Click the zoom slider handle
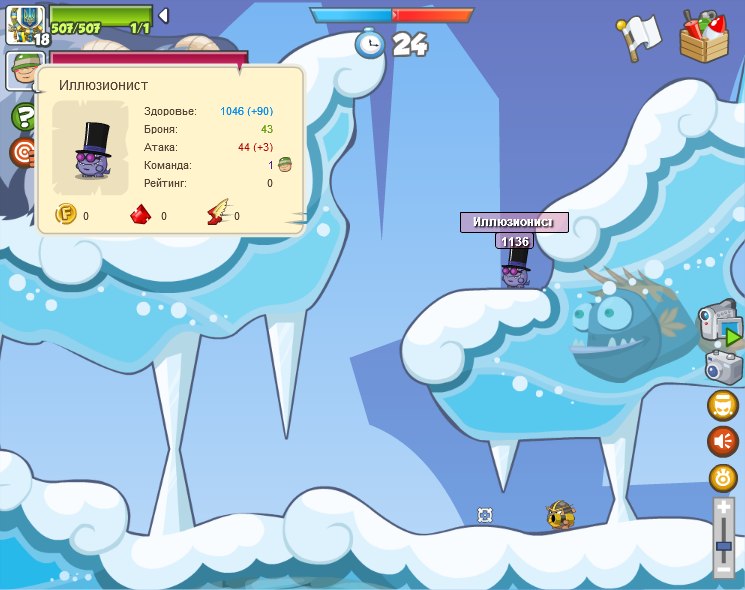The height and width of the screenshot is (590, 745). [723, 546]
